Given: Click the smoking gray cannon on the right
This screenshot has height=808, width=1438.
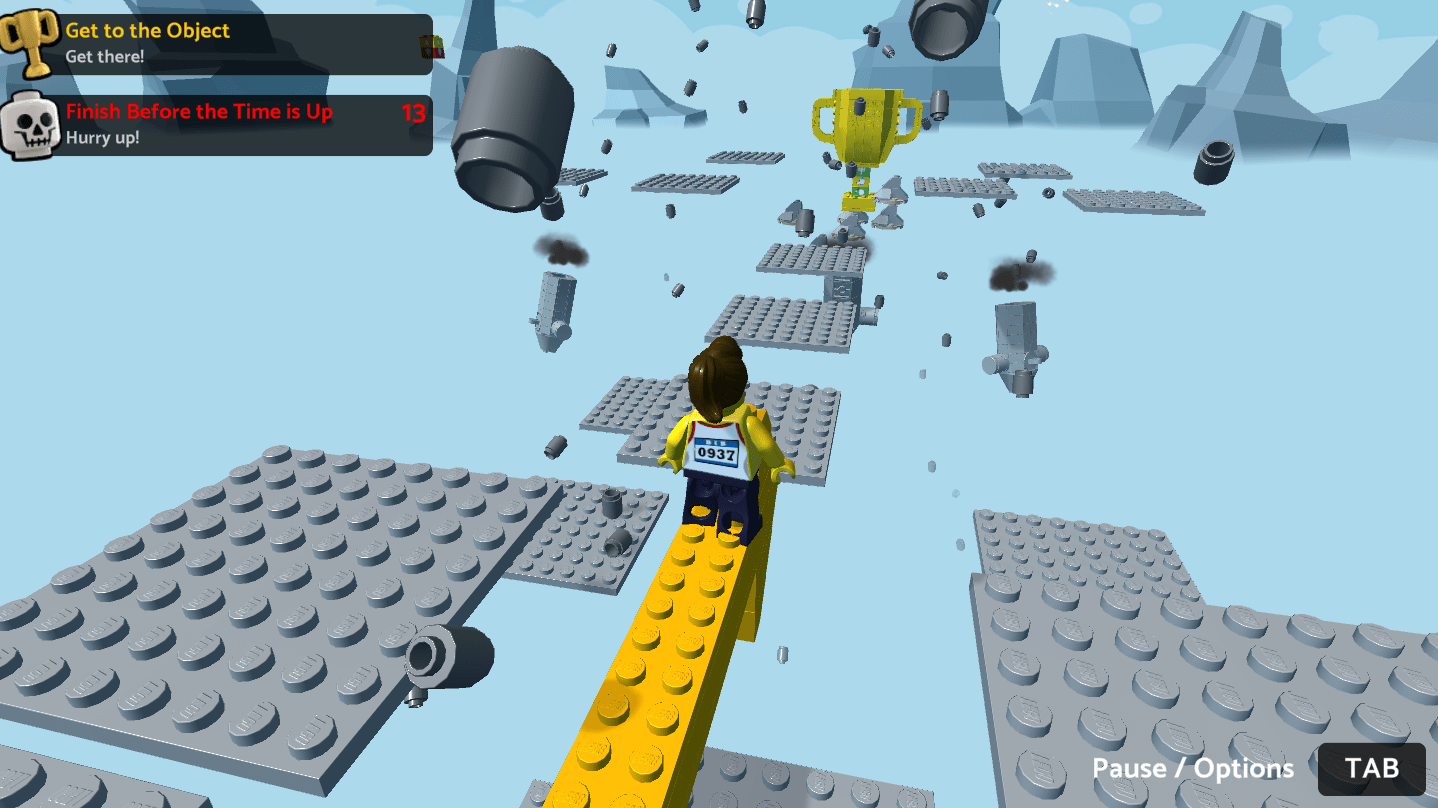Looking at the screenshot, I should click(x=1016, y=330).
